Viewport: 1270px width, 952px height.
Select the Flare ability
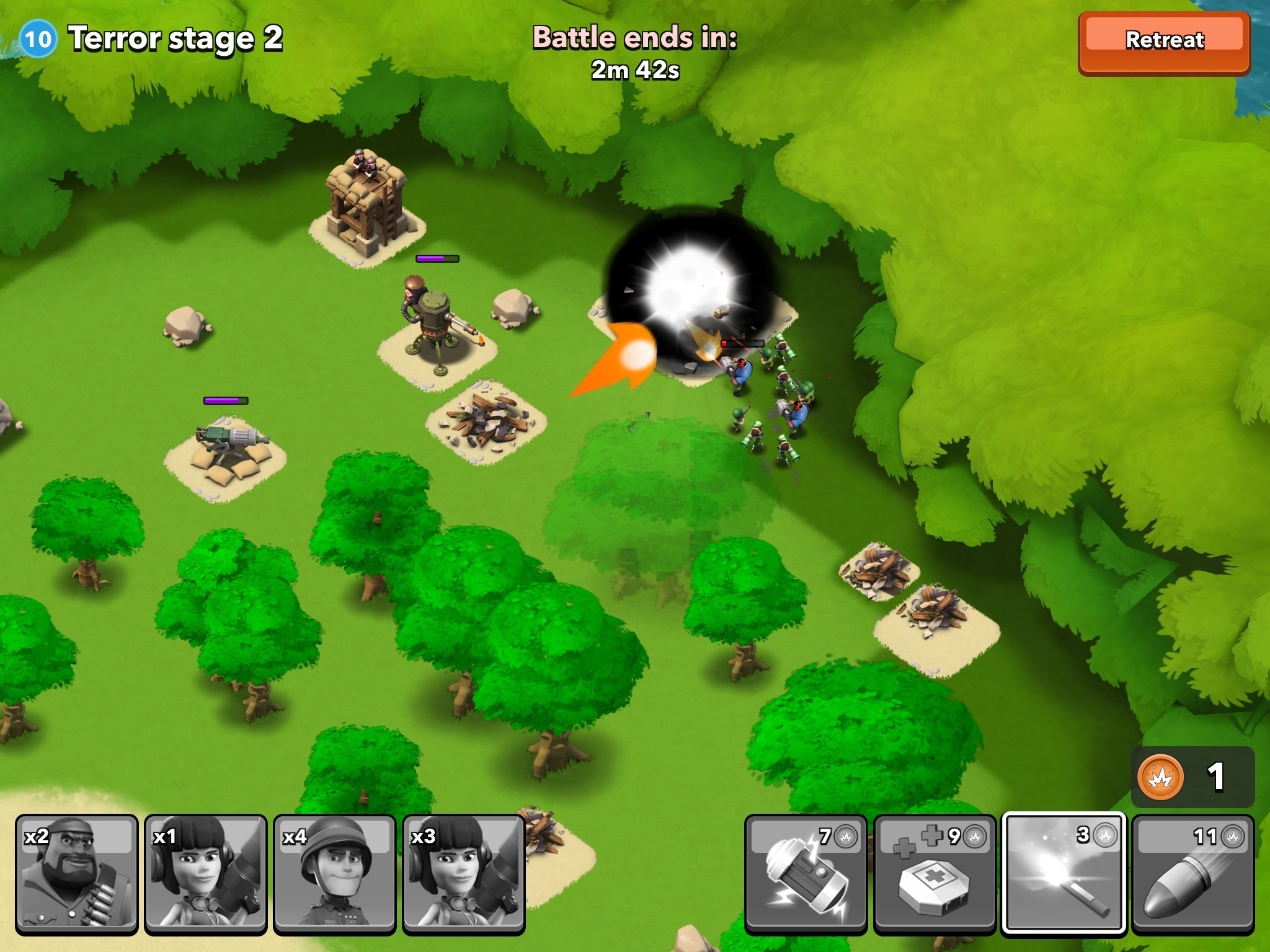pyautogui.click(x=1063, y=874)
